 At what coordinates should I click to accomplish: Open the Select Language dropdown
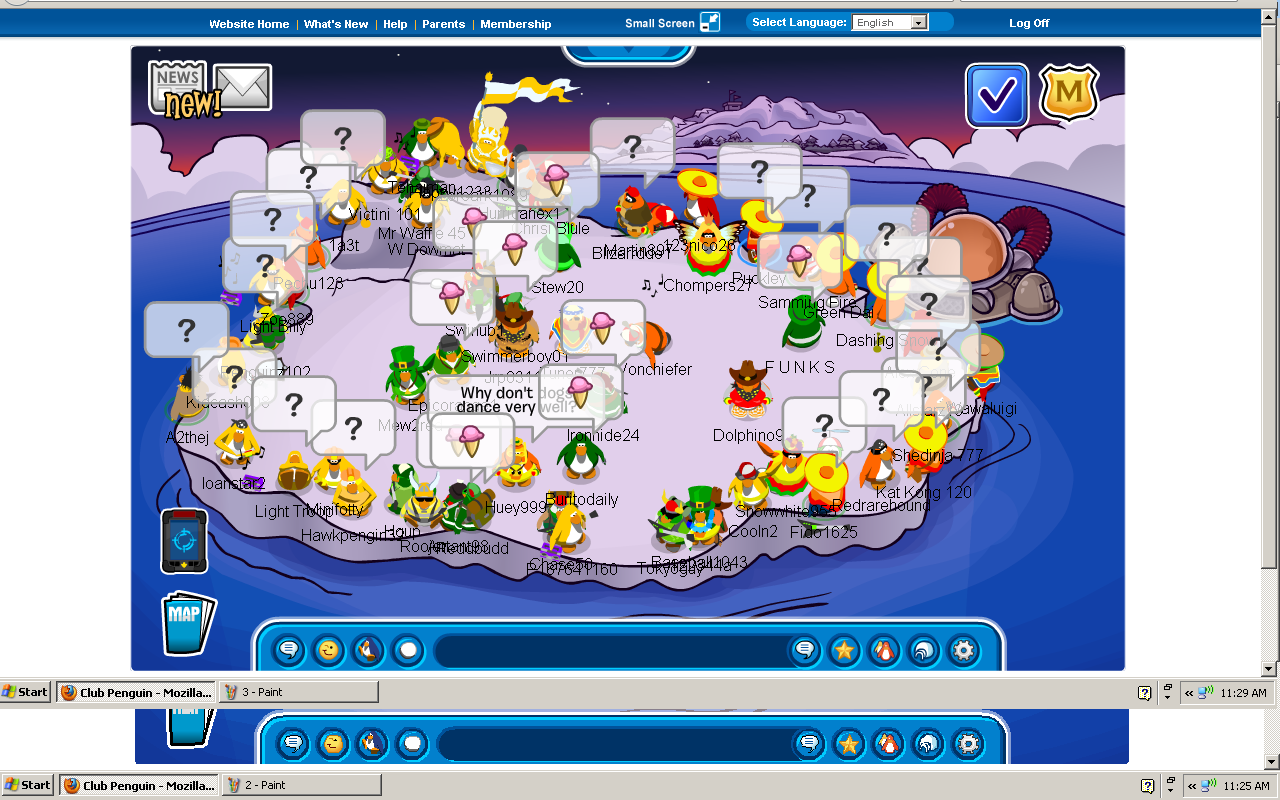pyautogui.click(x=890, y=23)
